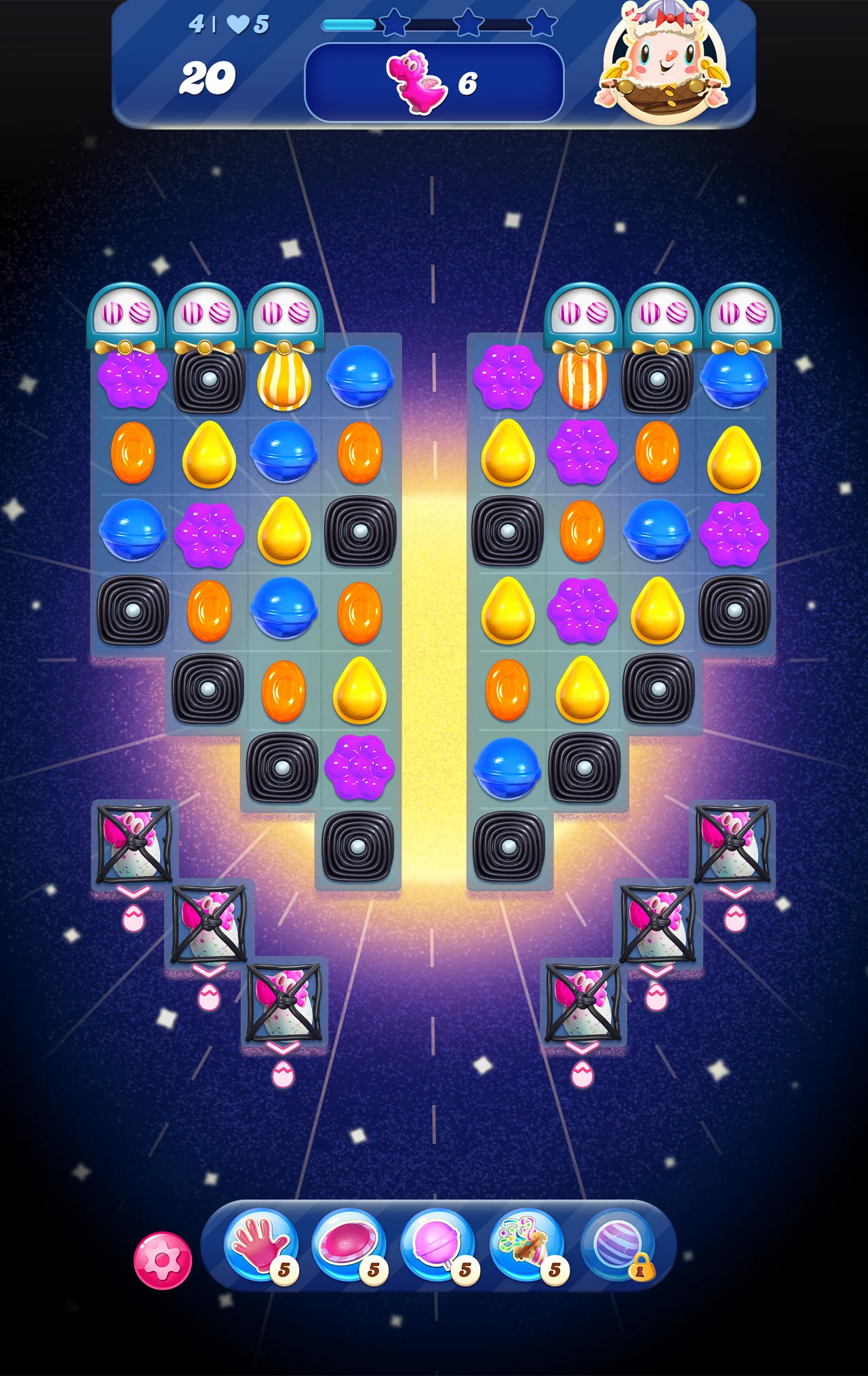Viewport: 868px width, 1376px height.
Task: Tap the pink dragon objective panel
Action: tap(434, 83)
